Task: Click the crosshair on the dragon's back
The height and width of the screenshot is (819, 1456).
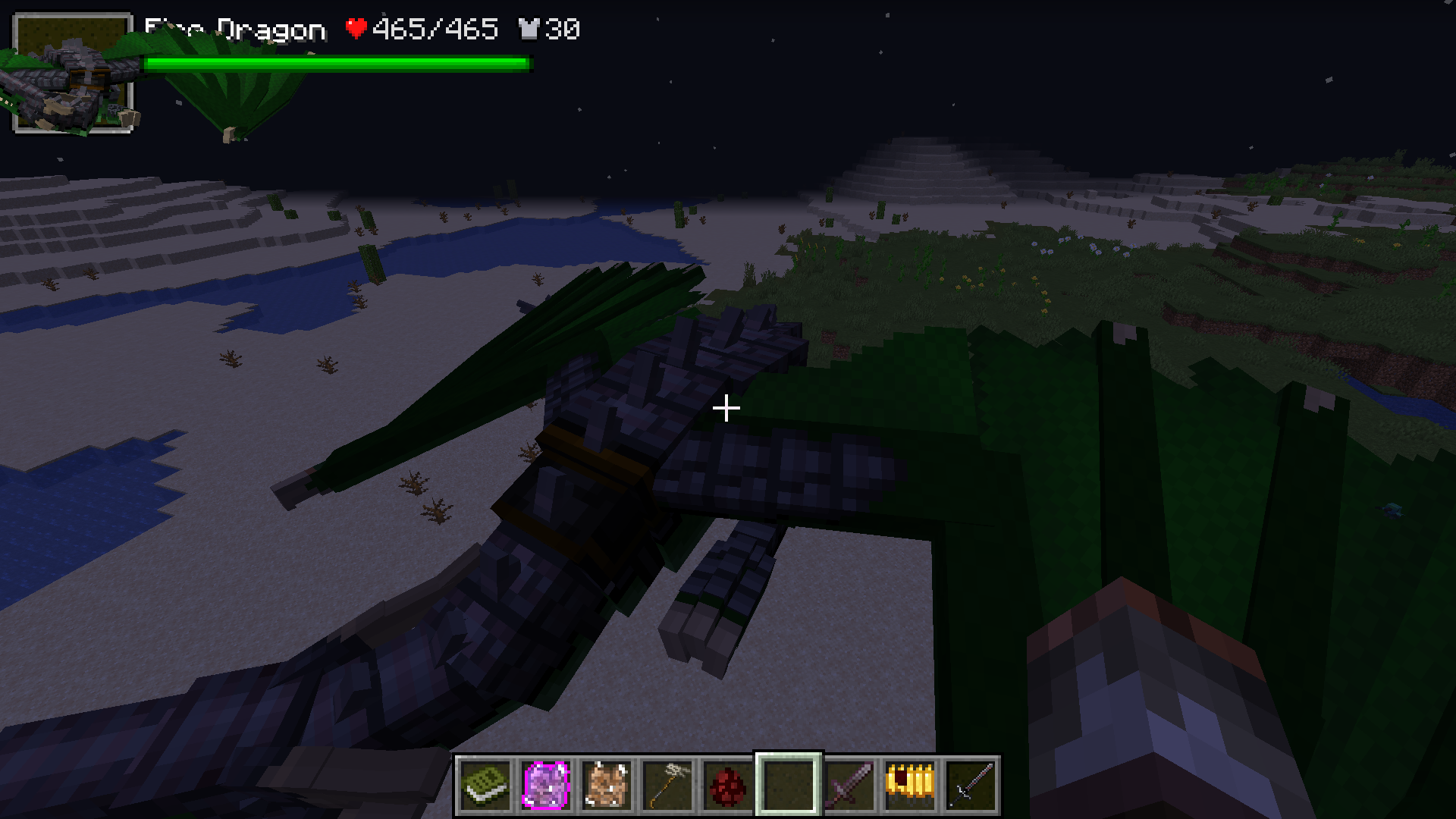Action: 726,408
